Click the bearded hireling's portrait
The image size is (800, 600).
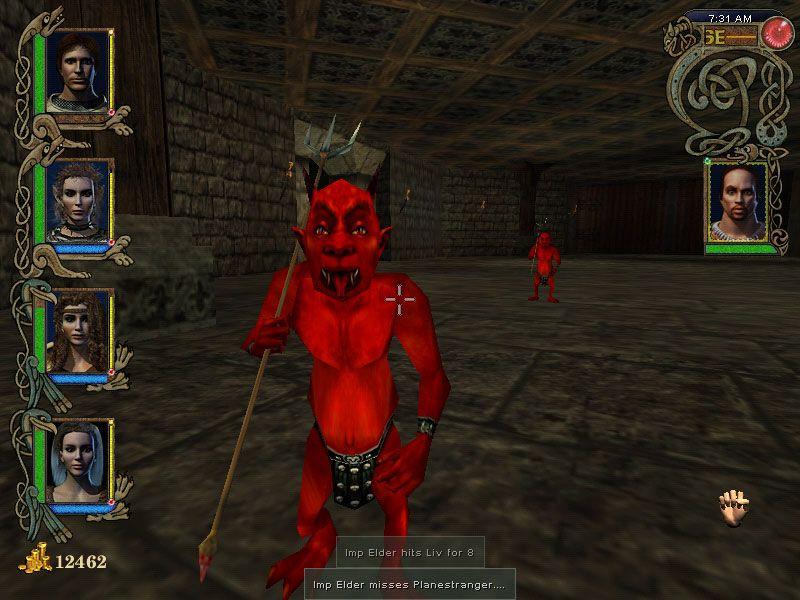[x=737, y=202]
